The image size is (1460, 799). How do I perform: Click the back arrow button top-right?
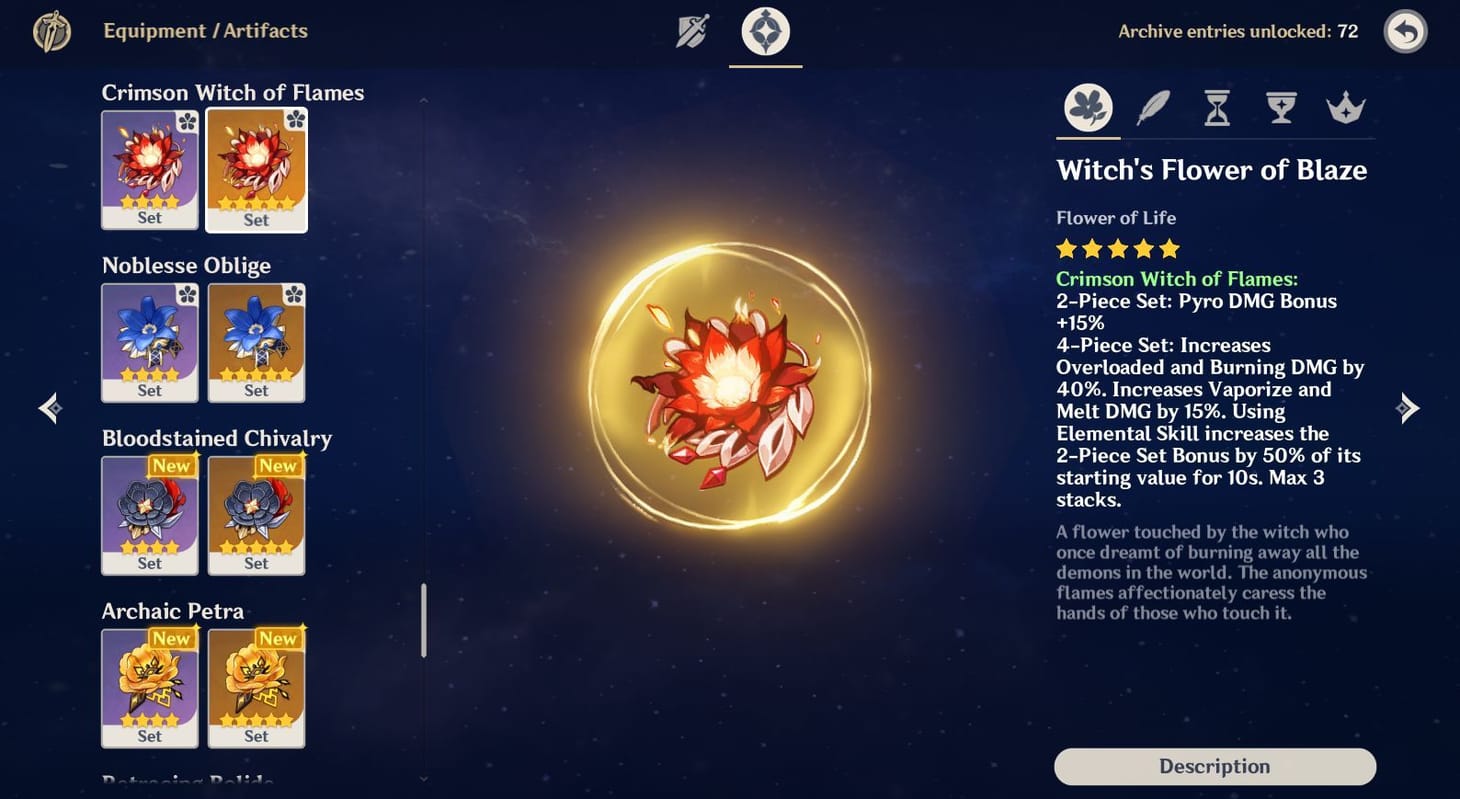click(1405, 31)
